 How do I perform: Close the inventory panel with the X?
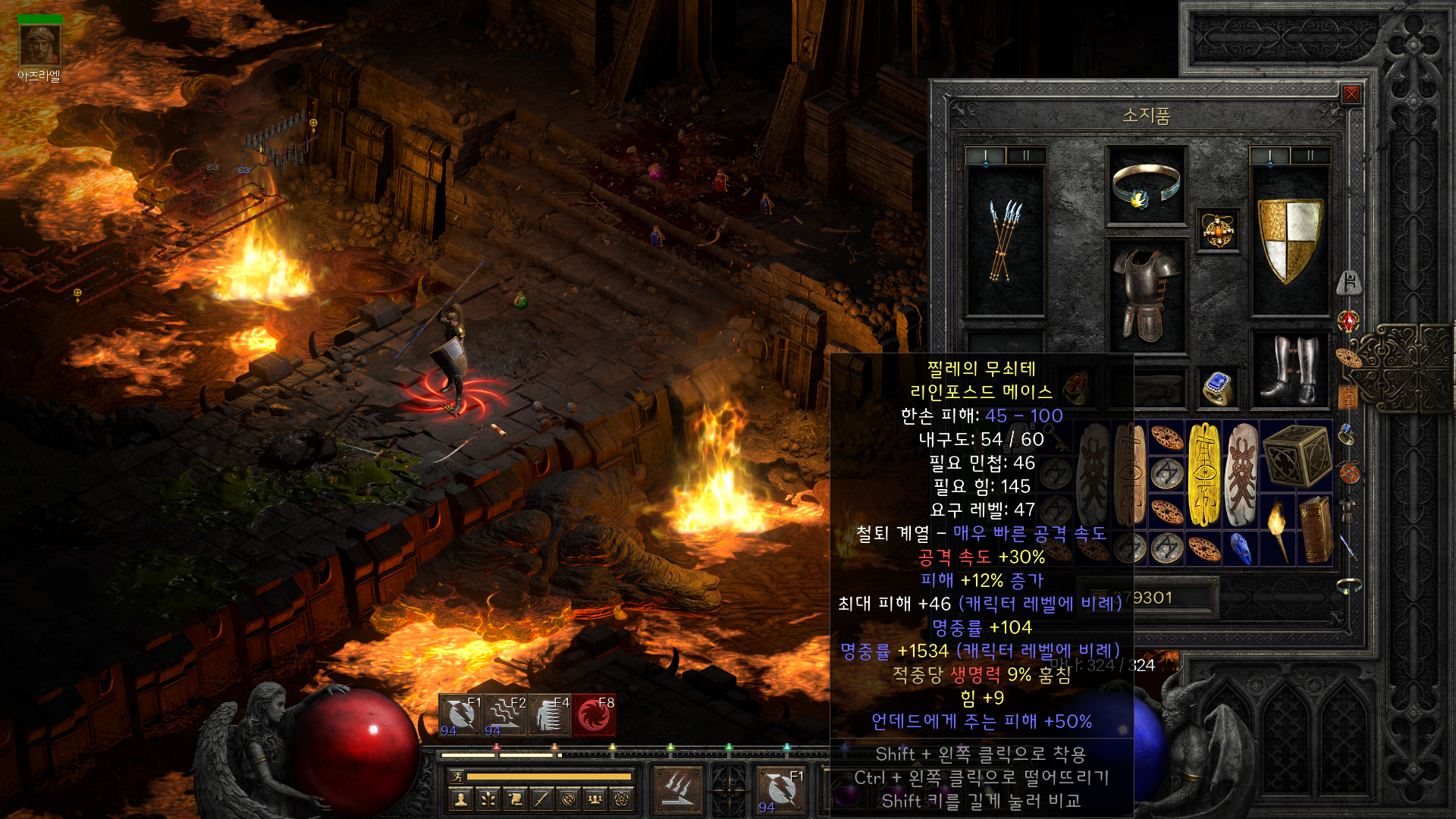point(1351,94)
